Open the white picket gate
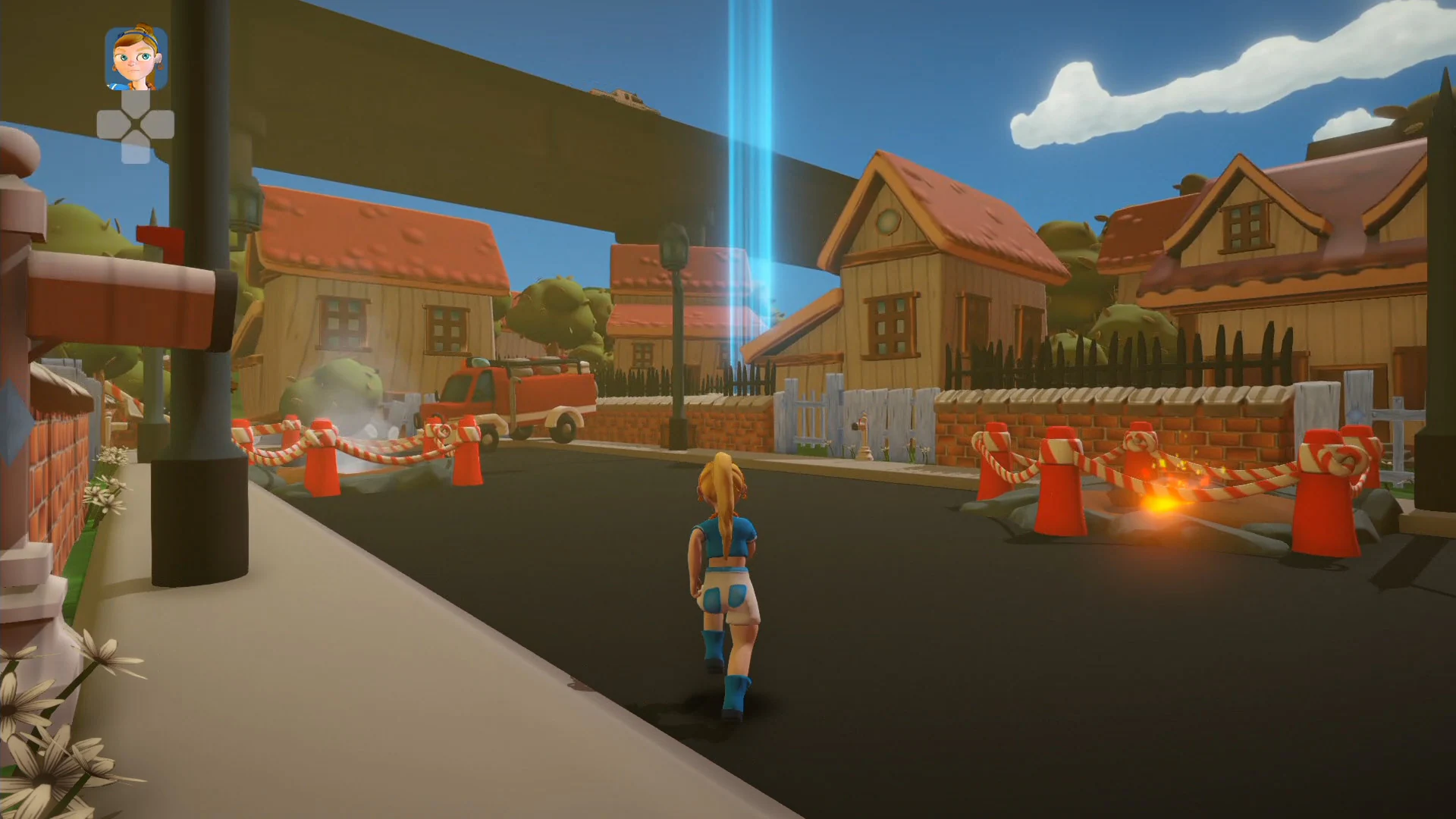The image size is (1456, 819). pyautogui.click(x=808, y=409)
